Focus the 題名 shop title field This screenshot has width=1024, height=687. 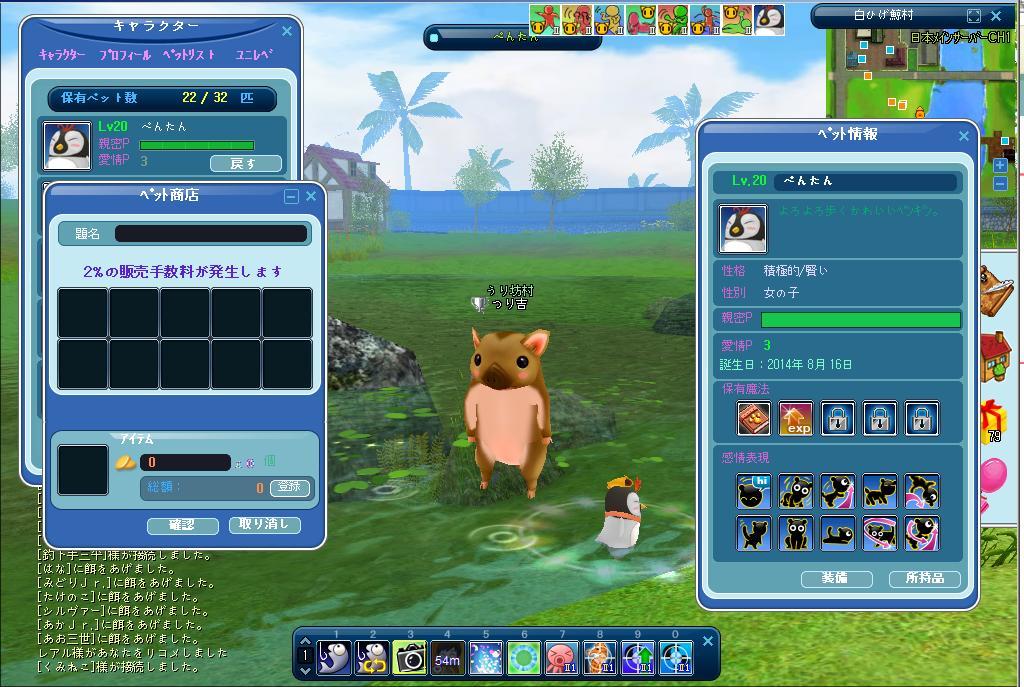210,233
